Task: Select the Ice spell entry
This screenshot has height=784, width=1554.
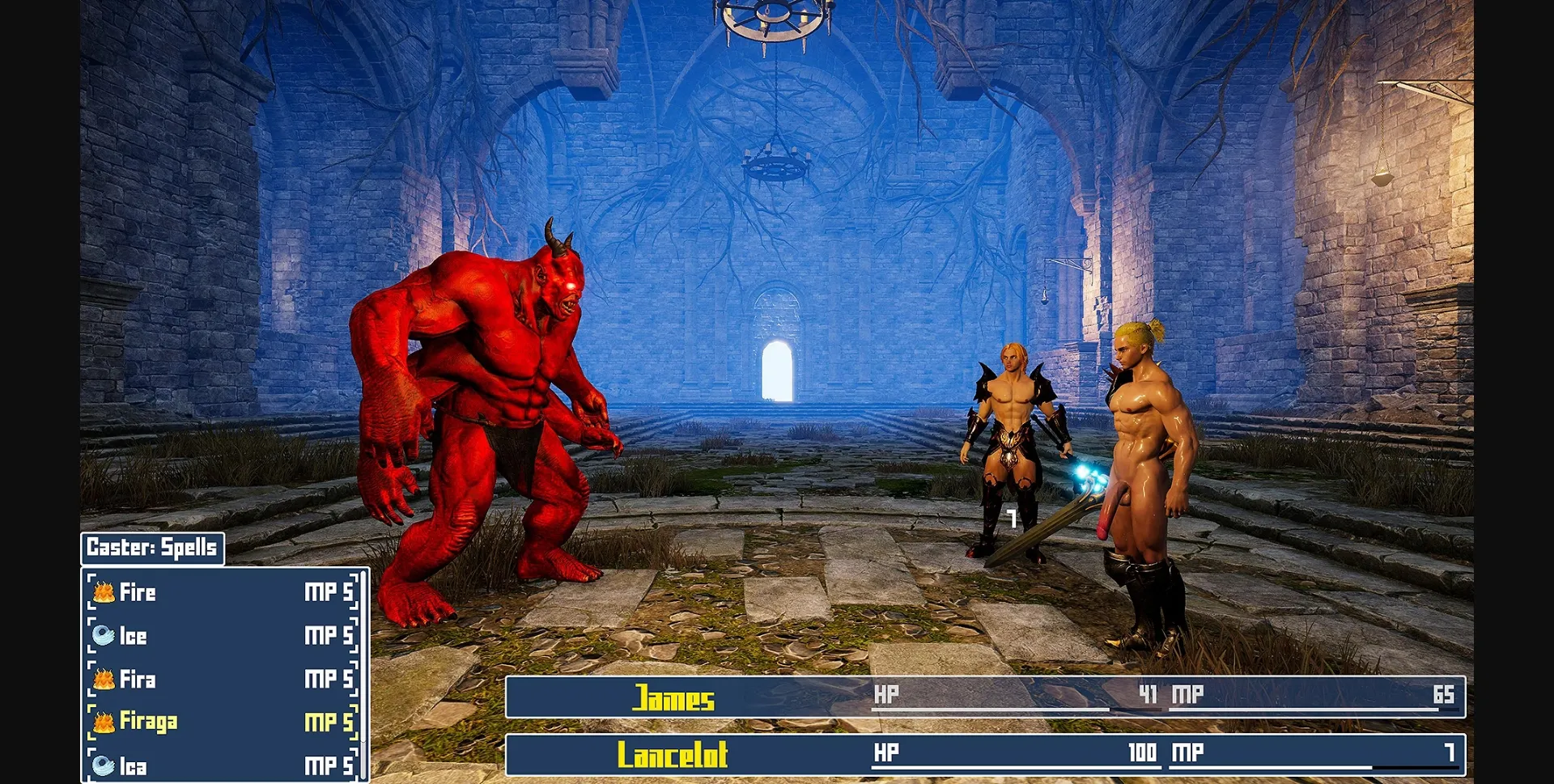Action: [x=134, y=637]
